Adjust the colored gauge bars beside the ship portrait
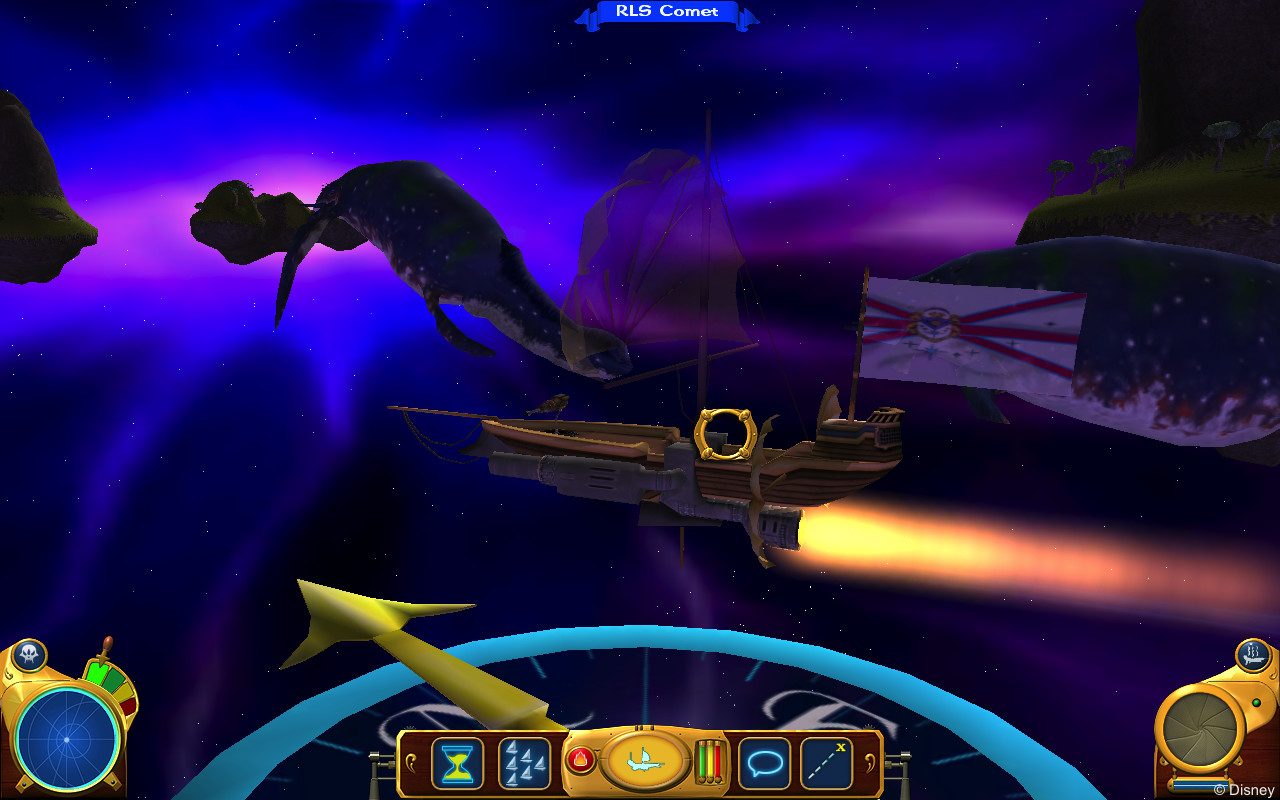 click(x=709, y=763)
